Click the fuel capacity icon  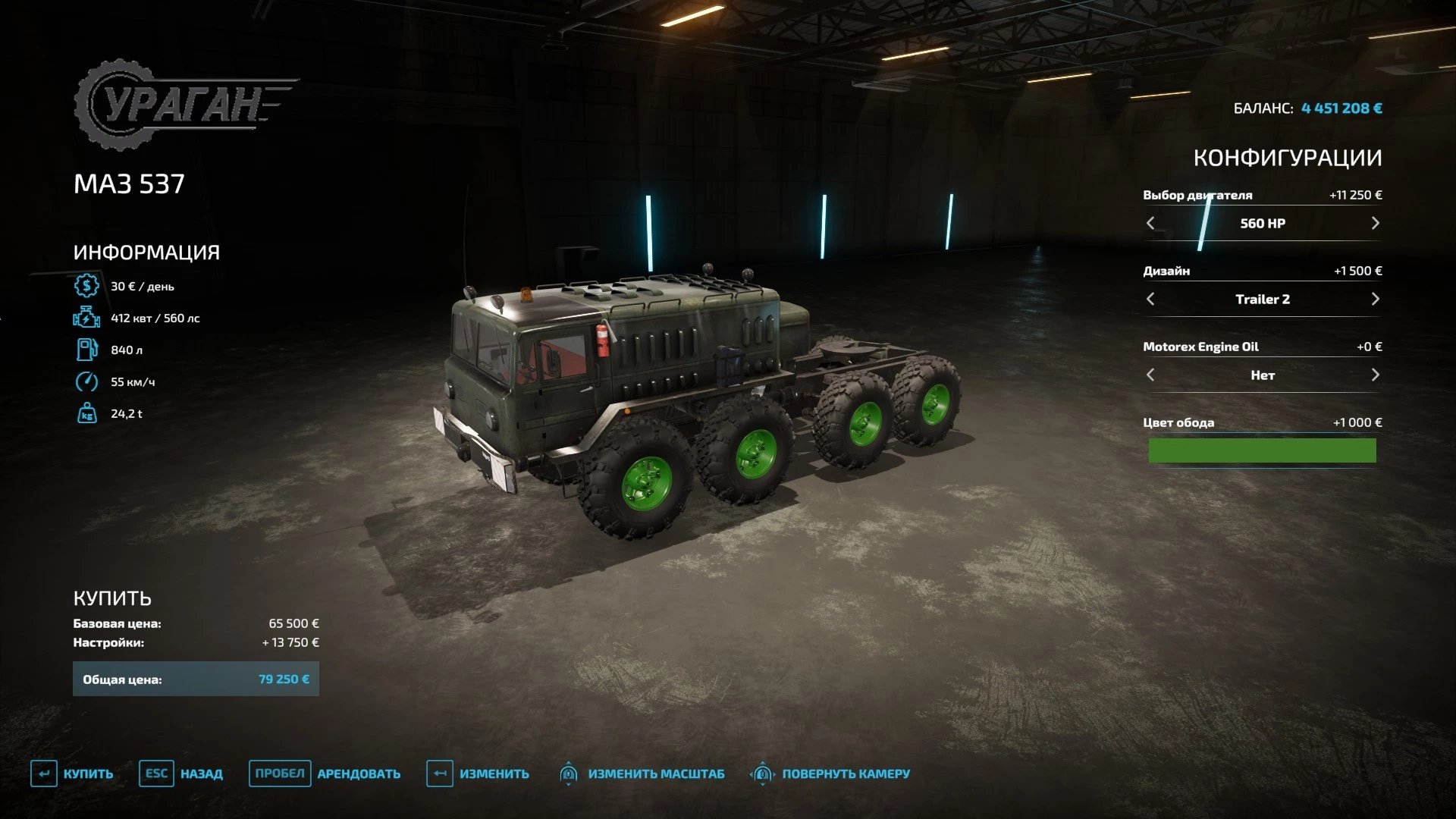pos(86,350)
